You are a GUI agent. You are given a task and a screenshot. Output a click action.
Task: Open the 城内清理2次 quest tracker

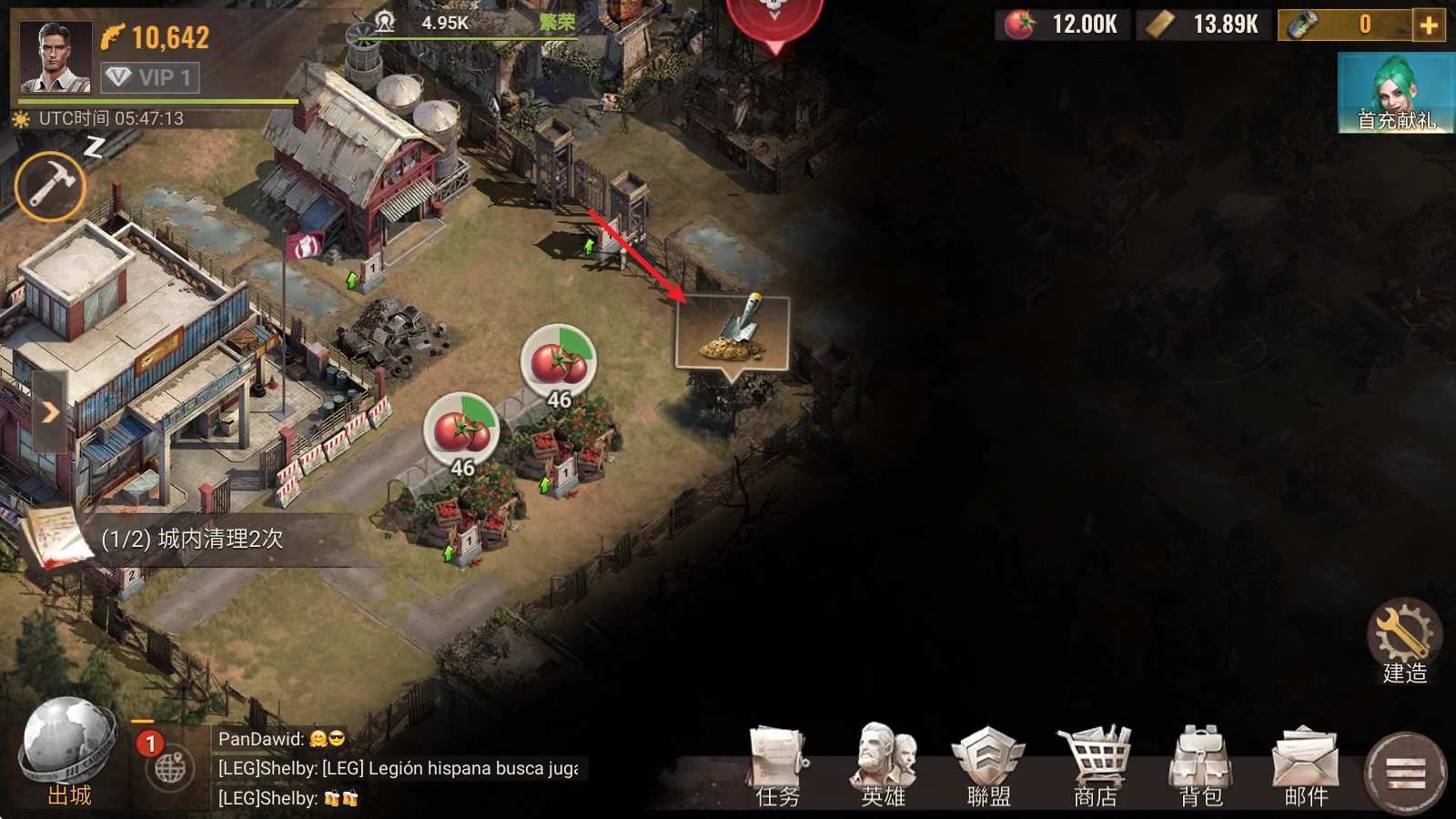191,539
